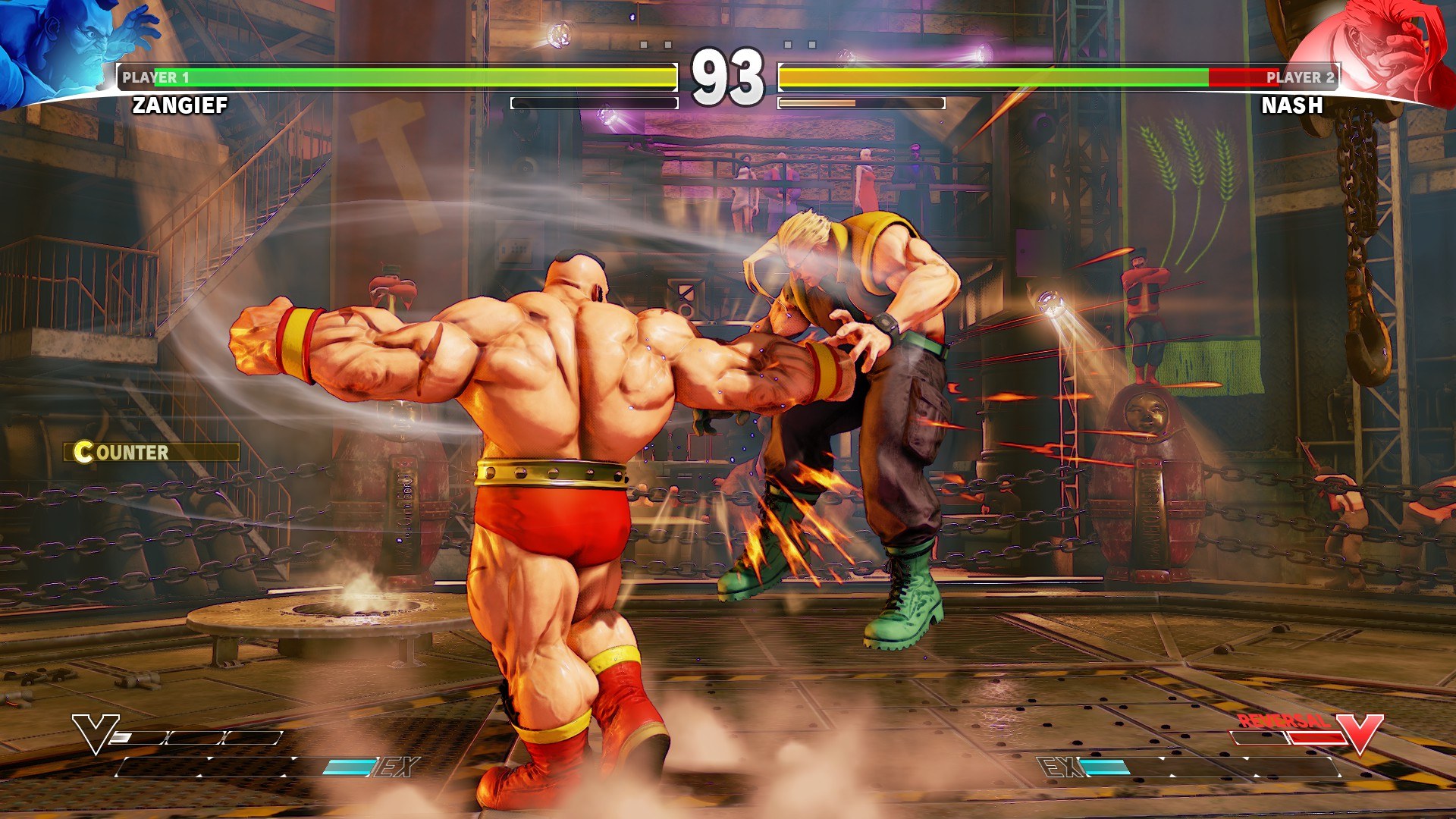This screenshot has height=819, width=1456.
Task: Select the PLAYER 1 label
Action: [x=155, y=76]
